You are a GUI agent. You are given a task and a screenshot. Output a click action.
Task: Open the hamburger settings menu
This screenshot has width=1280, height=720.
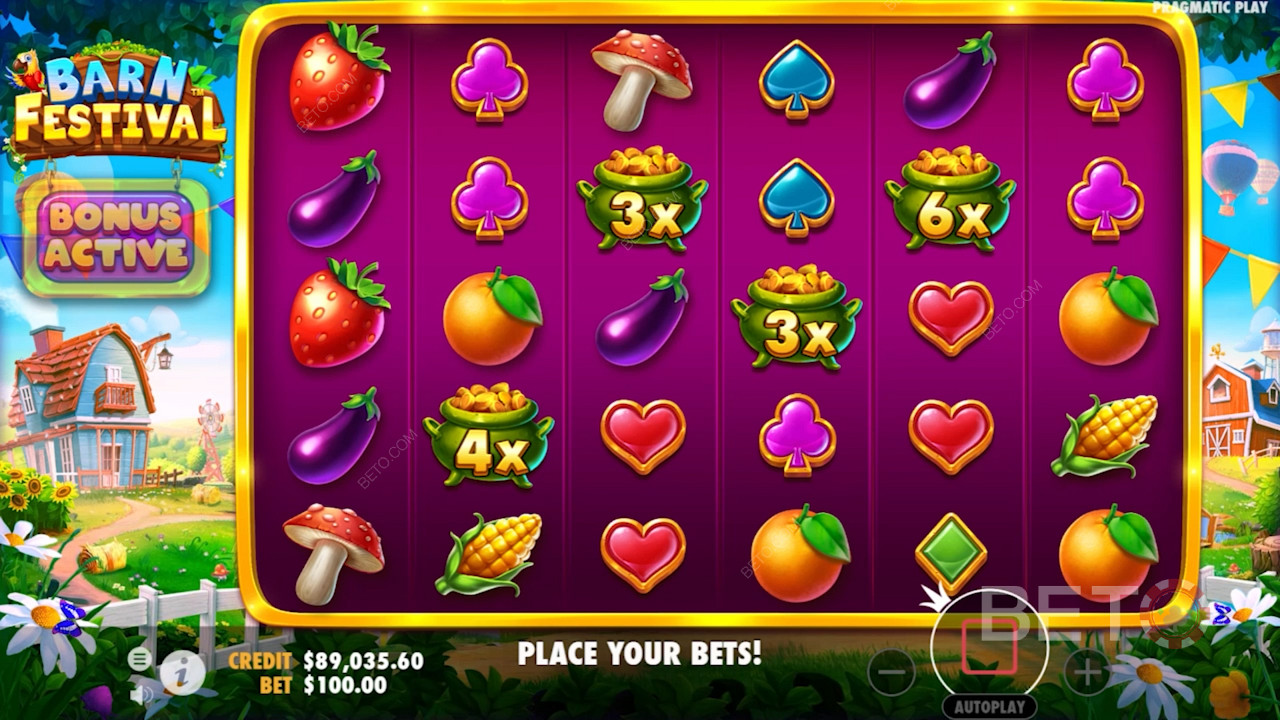tap(140, 658)
